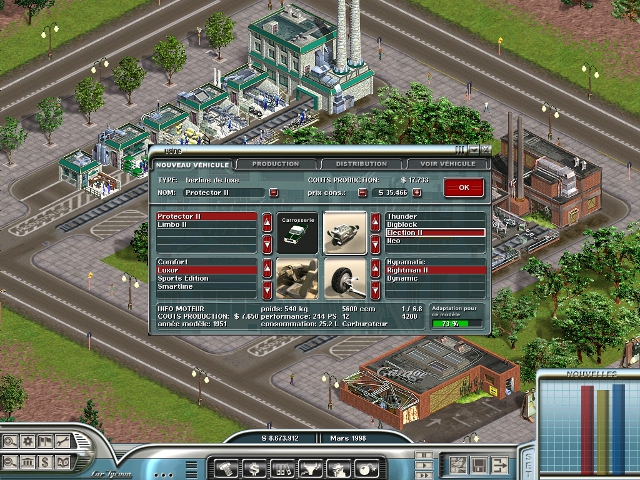Switch to the Production tab
The image size is (640, 480).
coord(275,164)
